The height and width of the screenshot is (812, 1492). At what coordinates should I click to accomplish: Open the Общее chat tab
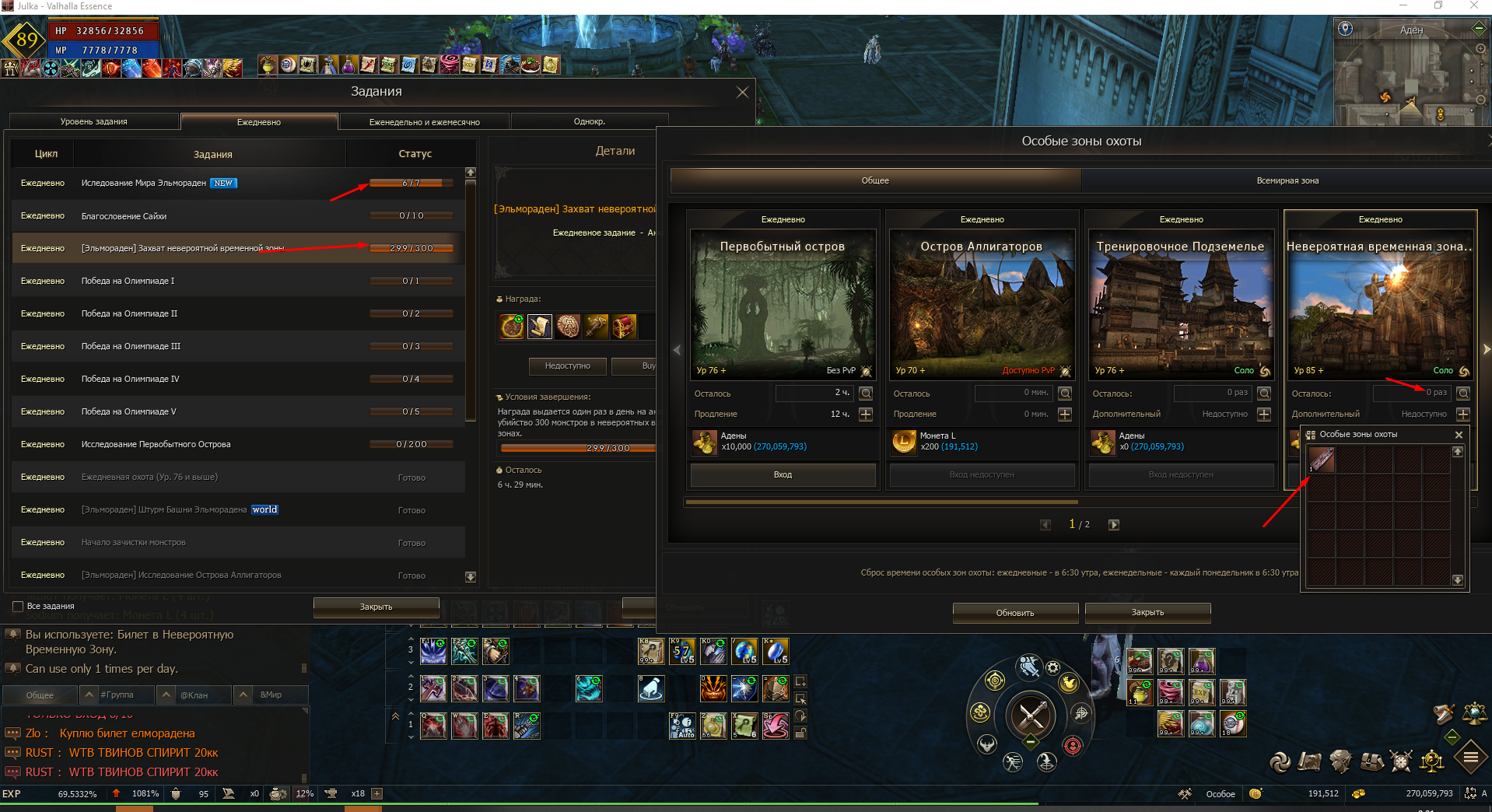40,695
